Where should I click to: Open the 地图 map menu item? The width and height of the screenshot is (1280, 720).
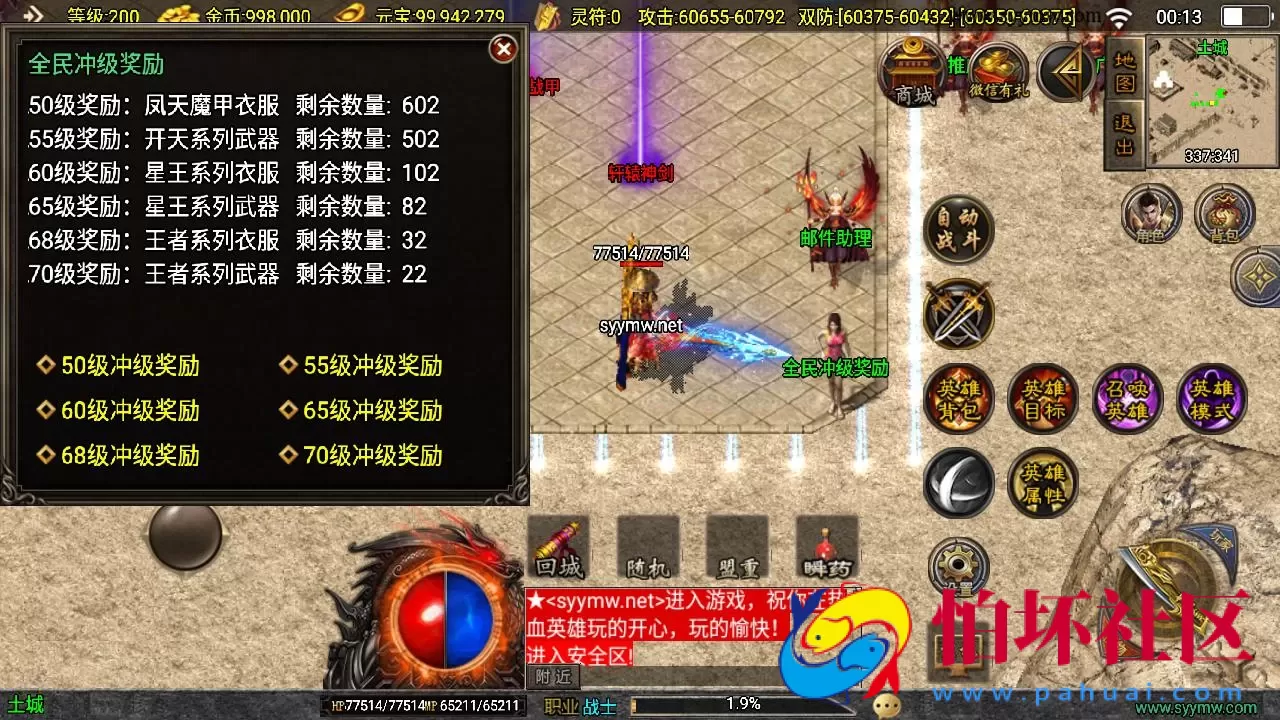click(x=1123, y=69)
